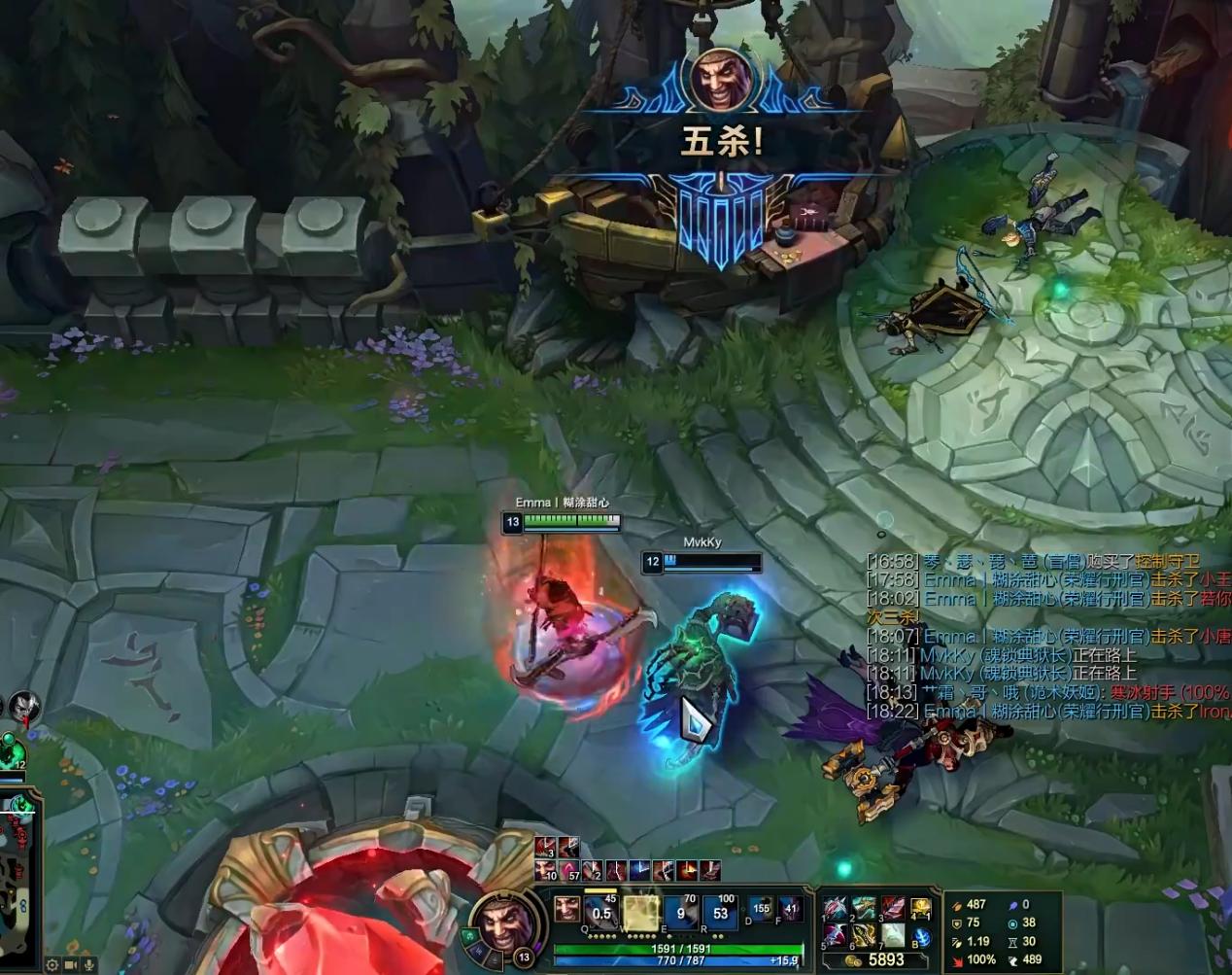
Task: Use the trinket in slot 4
Action: coord(920,910)
